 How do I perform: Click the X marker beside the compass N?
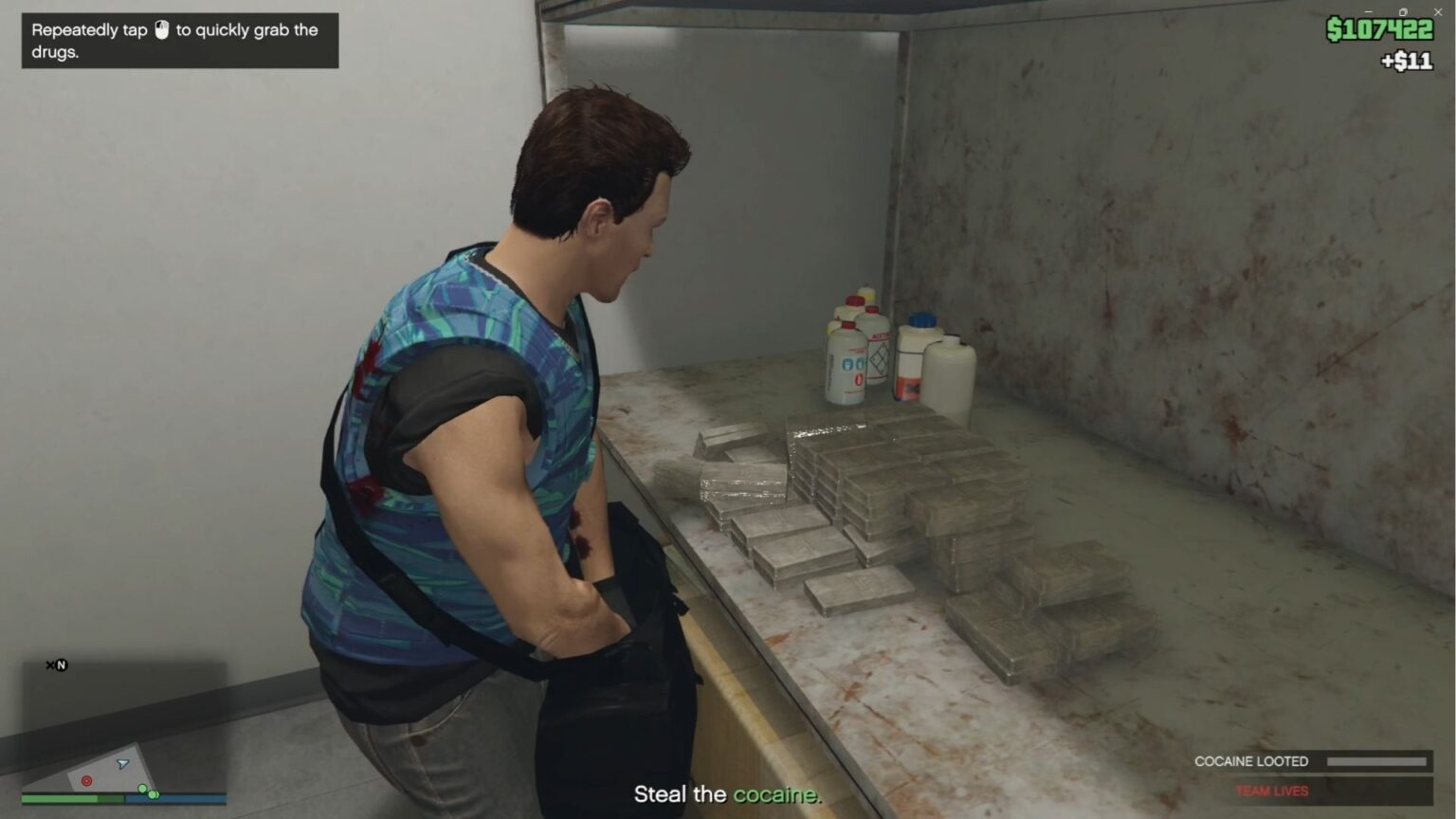click(x=49, y=664)
